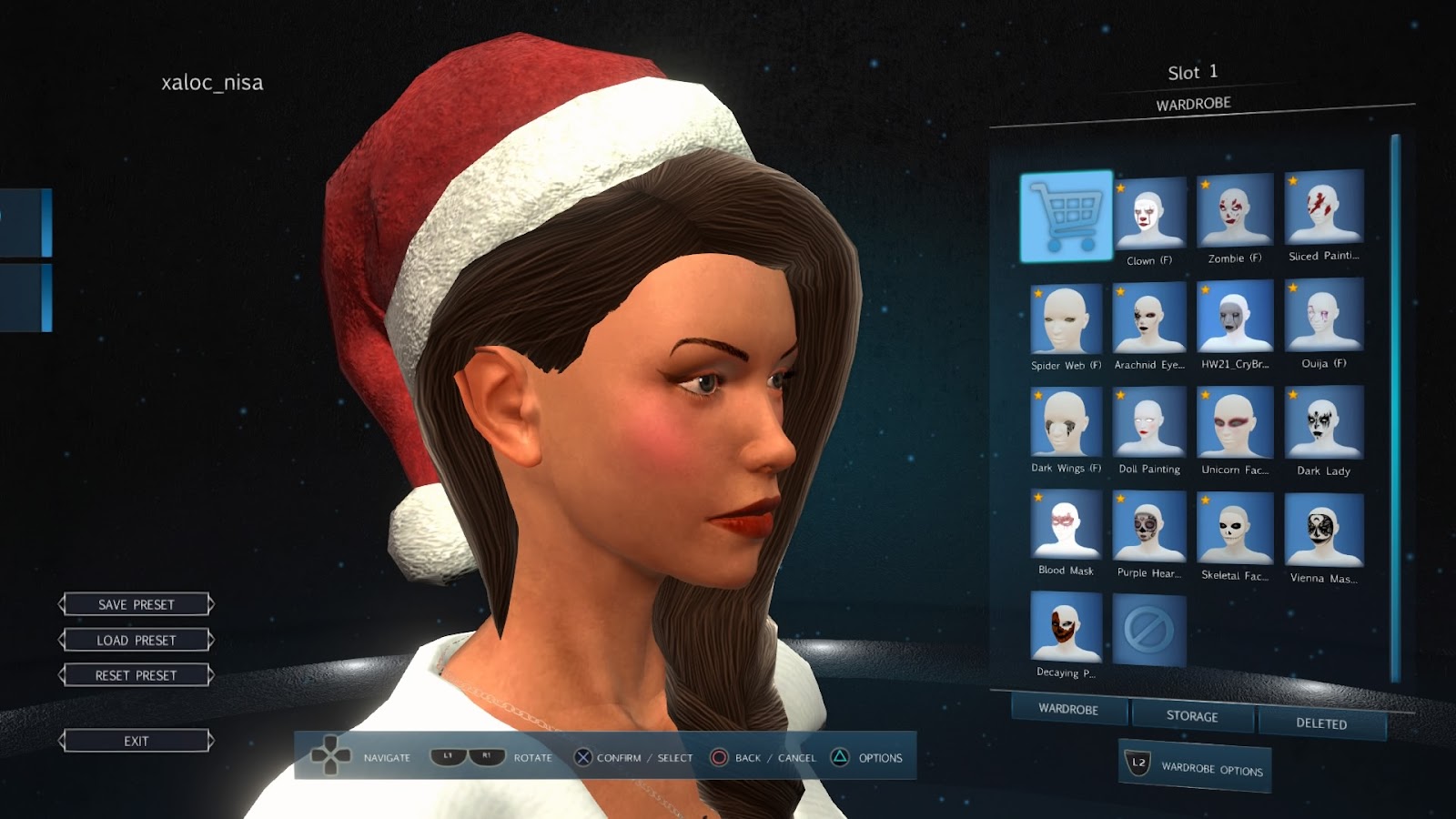1456x819 pixels.
Task: Switch to the Storage tab
Action: click(1192, 716)
